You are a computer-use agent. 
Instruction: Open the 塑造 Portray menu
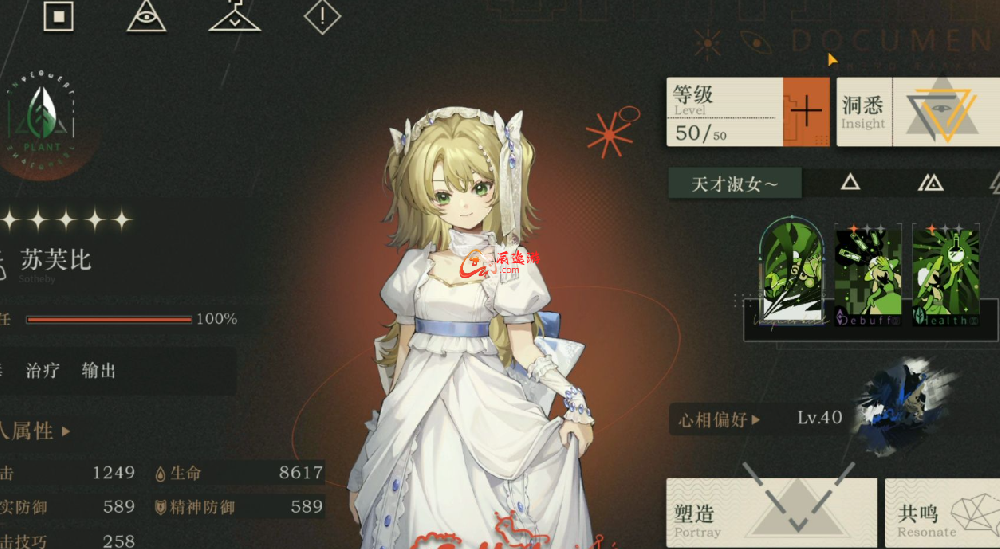pos(770,512)
